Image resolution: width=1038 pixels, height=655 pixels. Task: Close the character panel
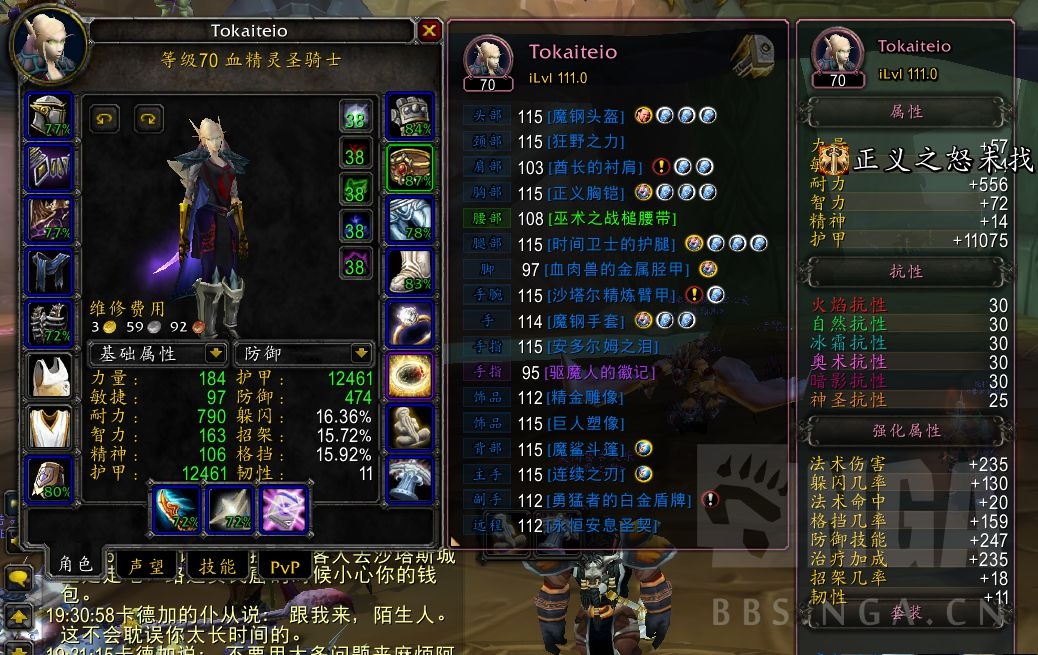(429, 31)
